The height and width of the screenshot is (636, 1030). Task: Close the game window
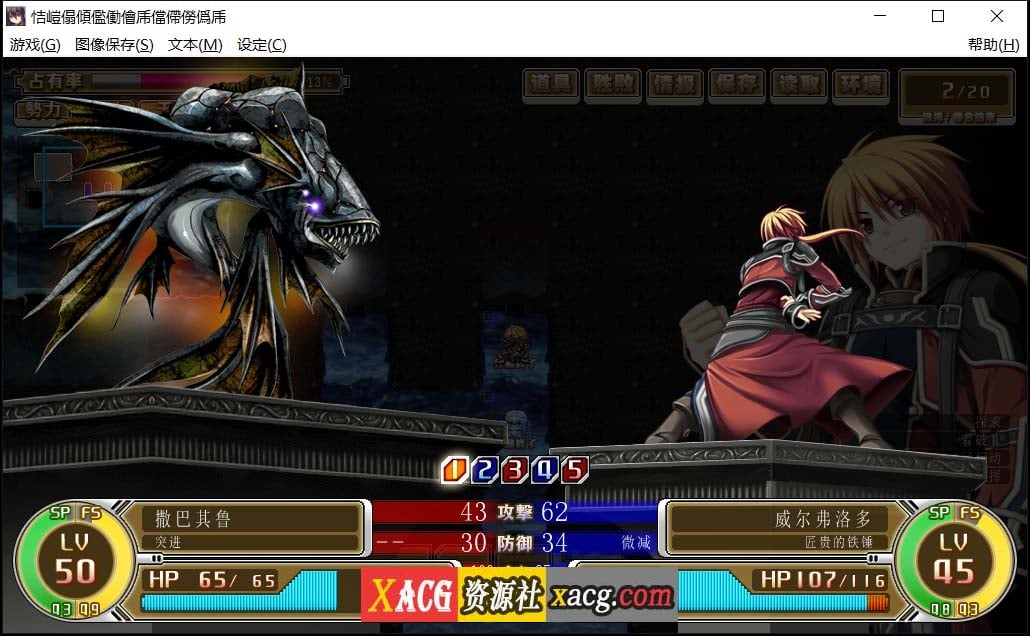pos(996,16)
